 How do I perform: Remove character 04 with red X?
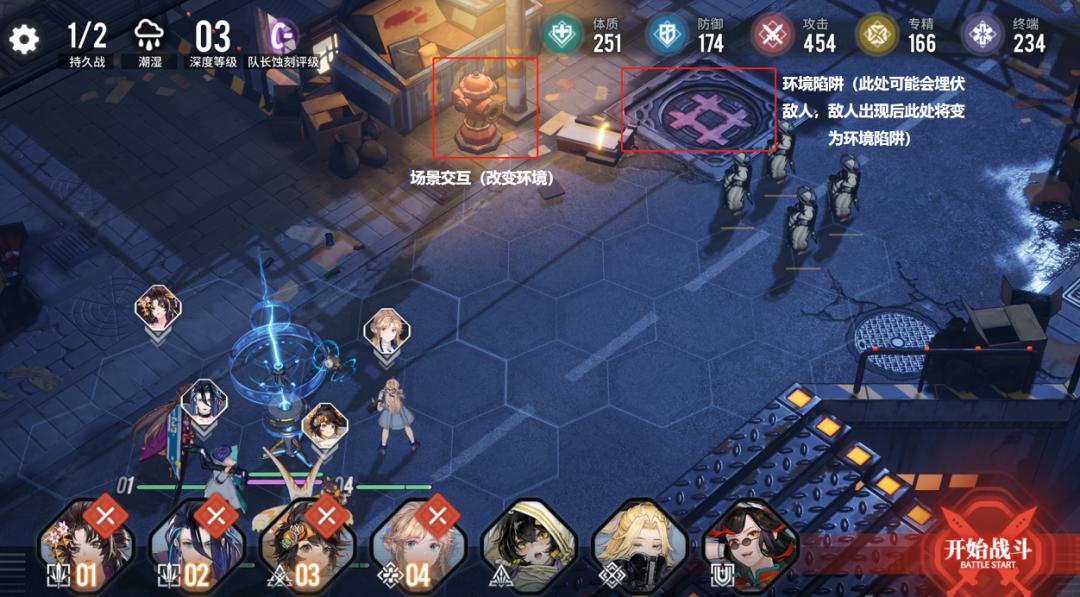(437, 515)
